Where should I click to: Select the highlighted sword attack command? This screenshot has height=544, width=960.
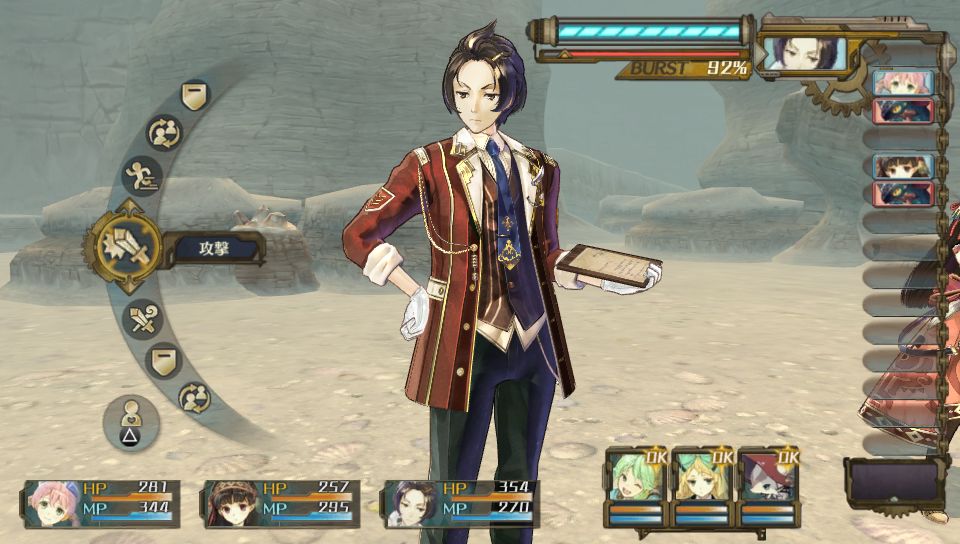tap(122, 245)
